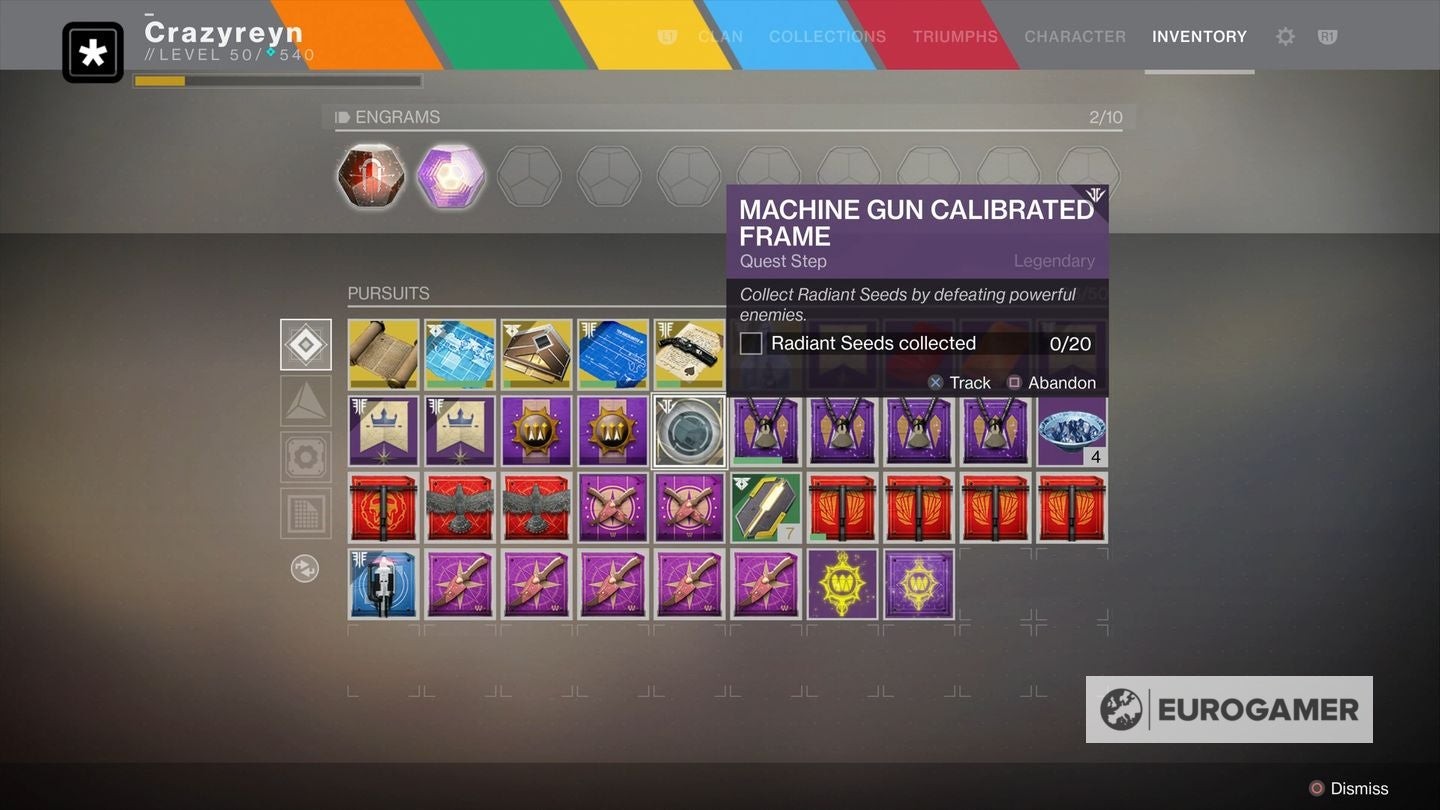The image size is (1440, 810).
Task: Switch to the triangle inventory category
Action: 306,401
